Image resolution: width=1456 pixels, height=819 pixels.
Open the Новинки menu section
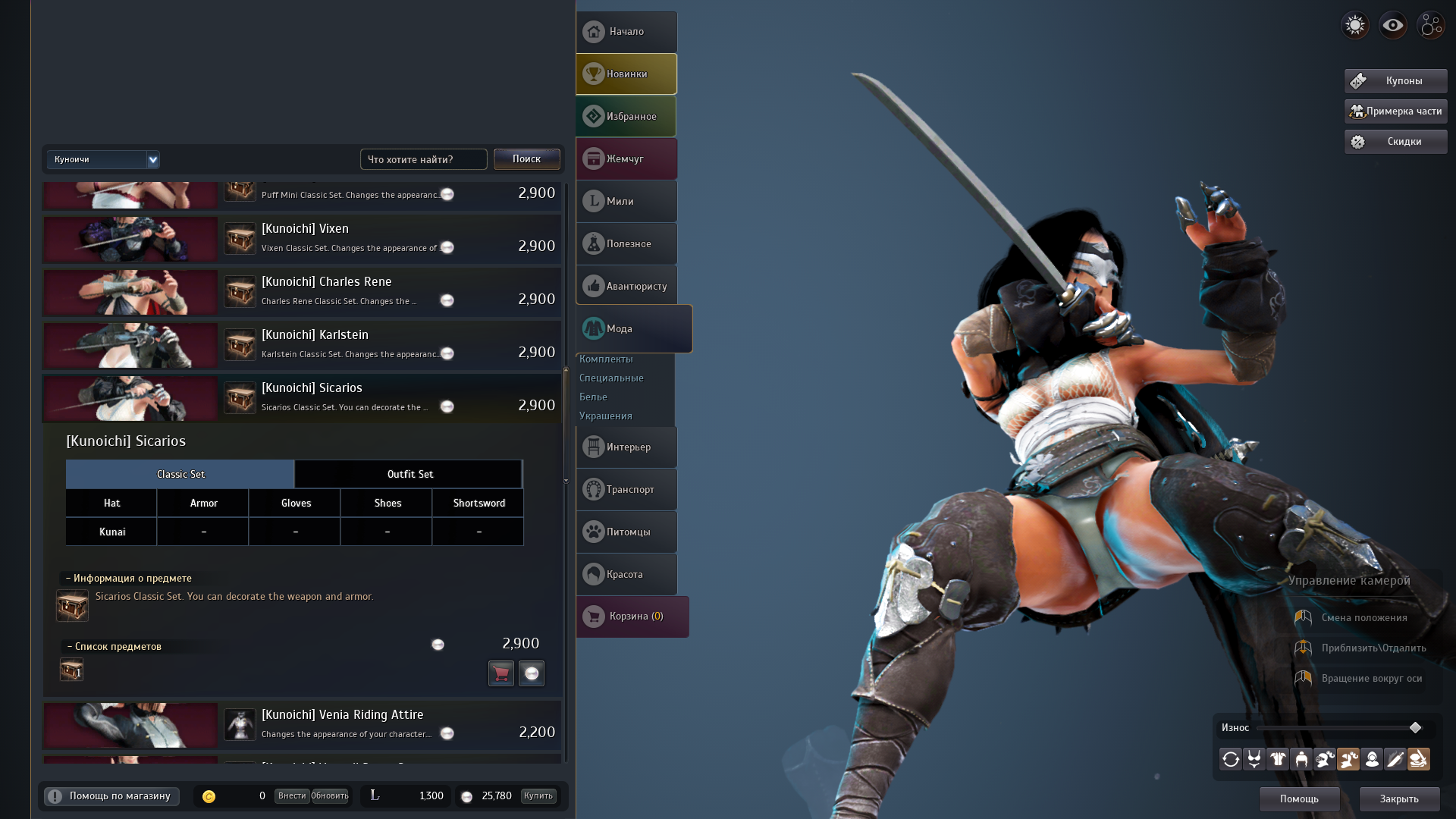coord(626,74)
